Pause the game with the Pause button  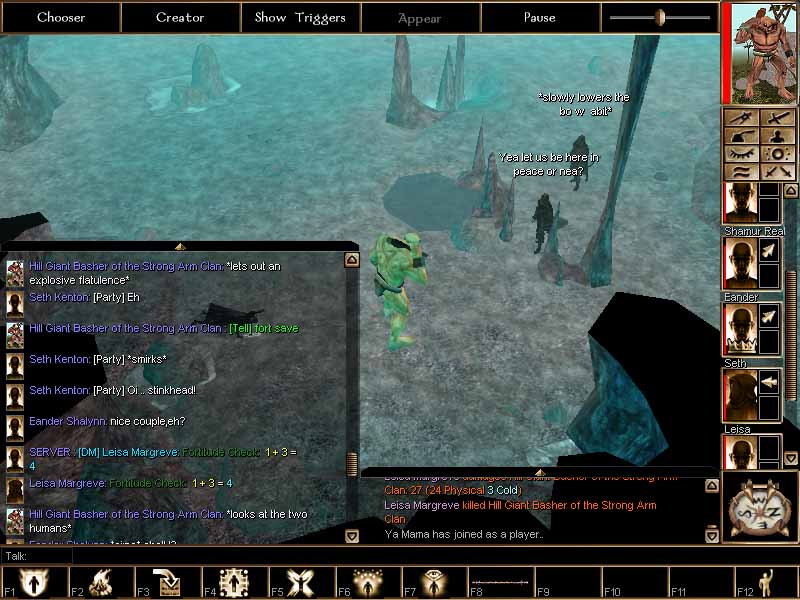[540, 17]
